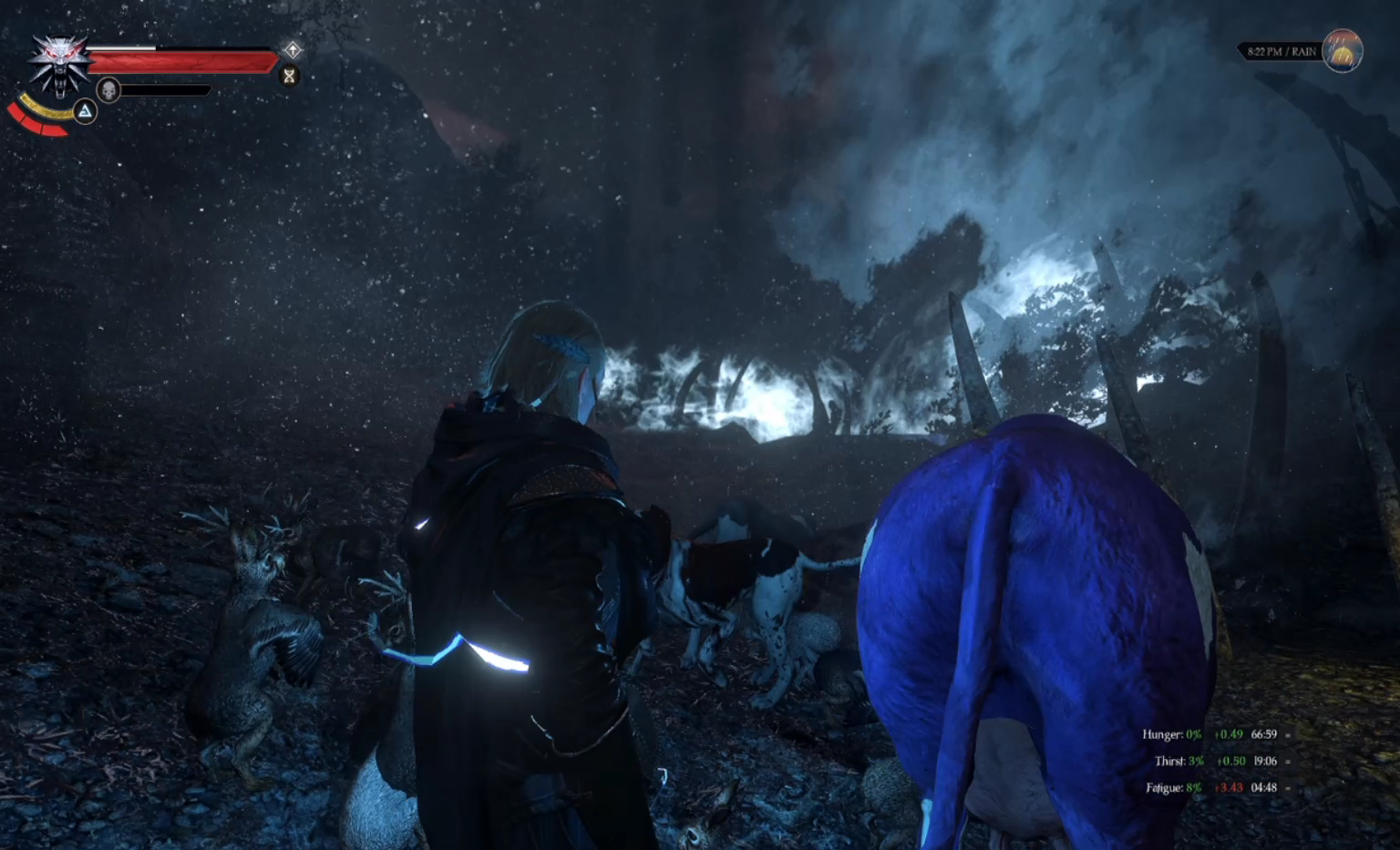1400x850 pixels.
Task: Click the upward arrow buff icon
Action: [293, 49]
